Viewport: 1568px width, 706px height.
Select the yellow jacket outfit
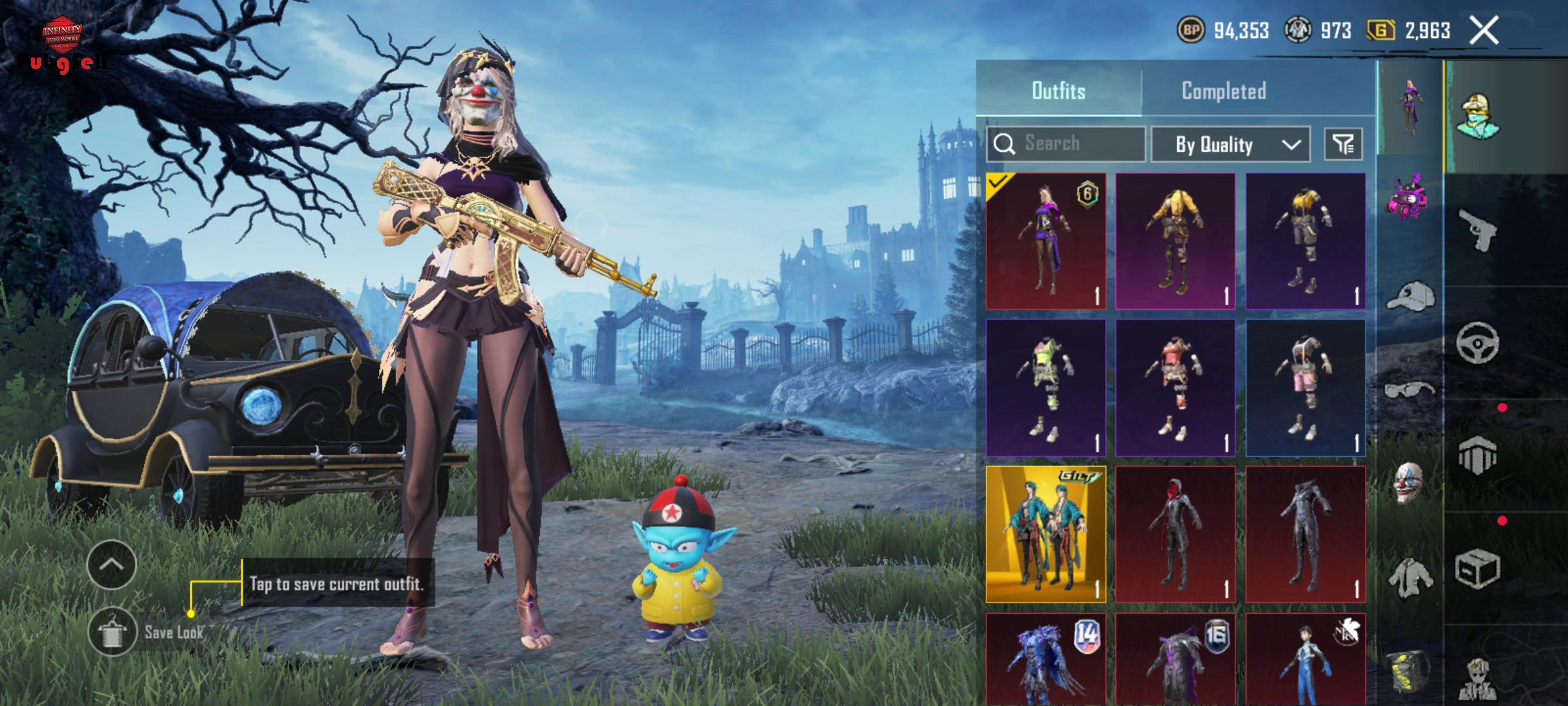(x=1175, y=241)
